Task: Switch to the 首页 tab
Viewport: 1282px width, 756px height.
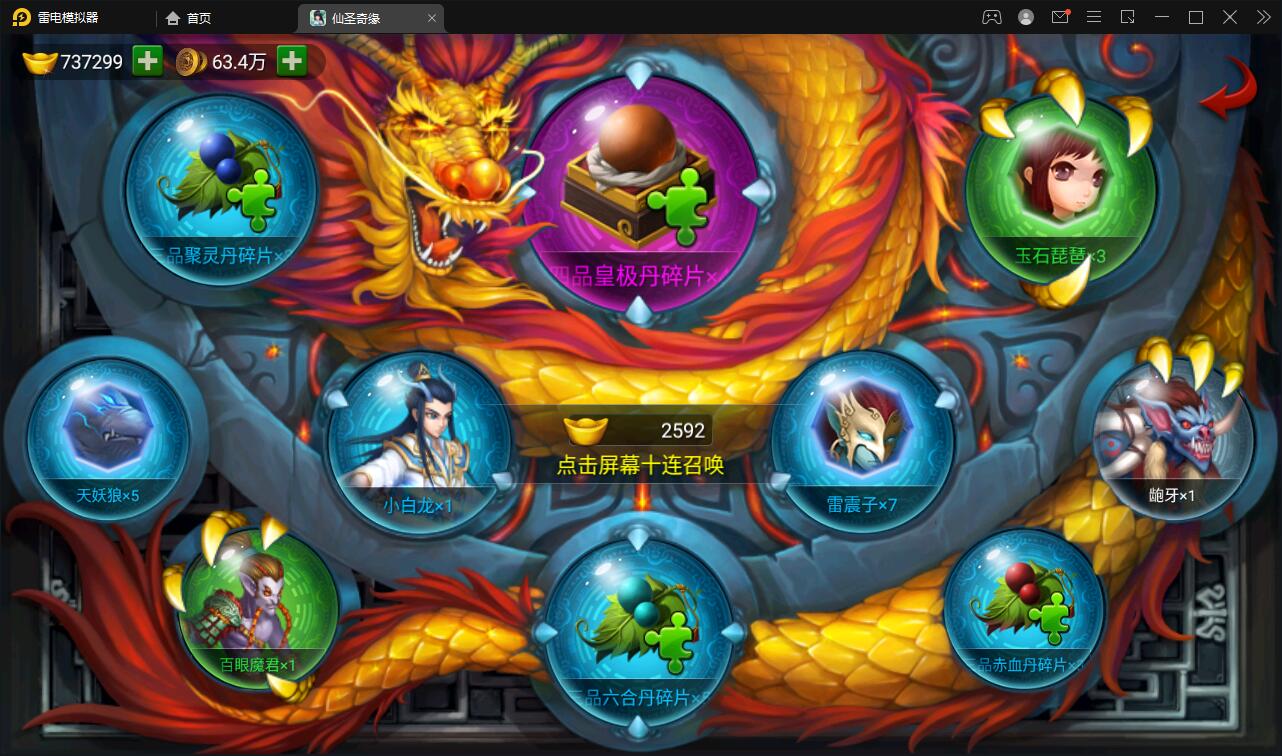Action: (190, 17)
